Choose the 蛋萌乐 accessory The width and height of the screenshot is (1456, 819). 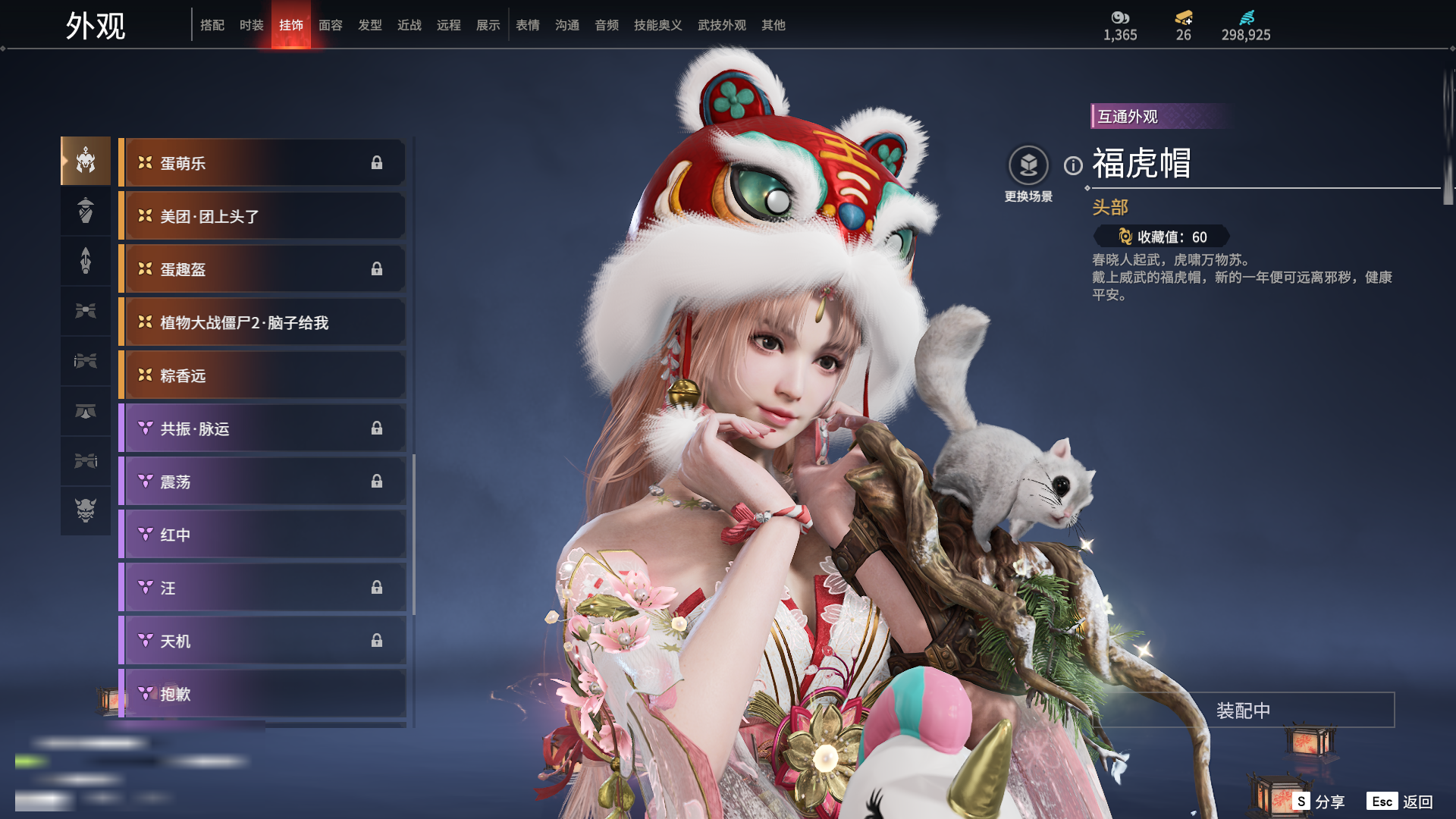point(262,163)
